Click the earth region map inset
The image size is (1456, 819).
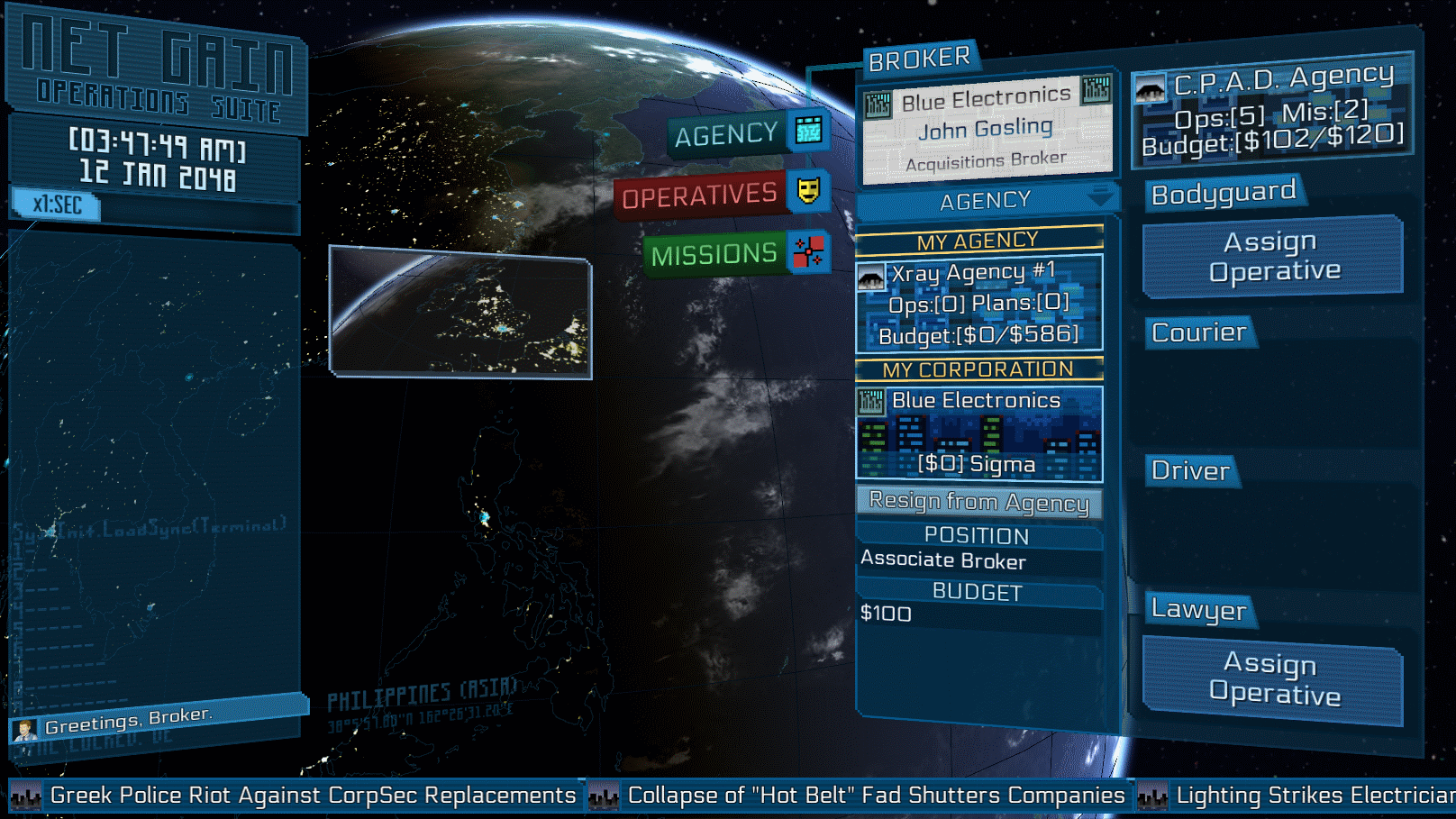460,312
